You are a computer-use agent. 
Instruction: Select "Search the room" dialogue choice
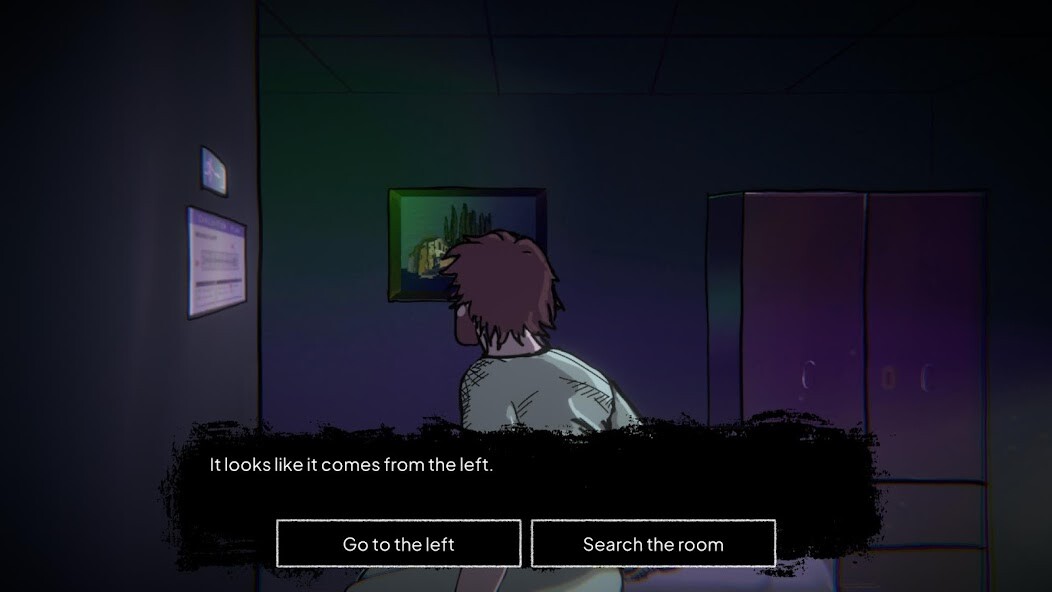(653, 544)
